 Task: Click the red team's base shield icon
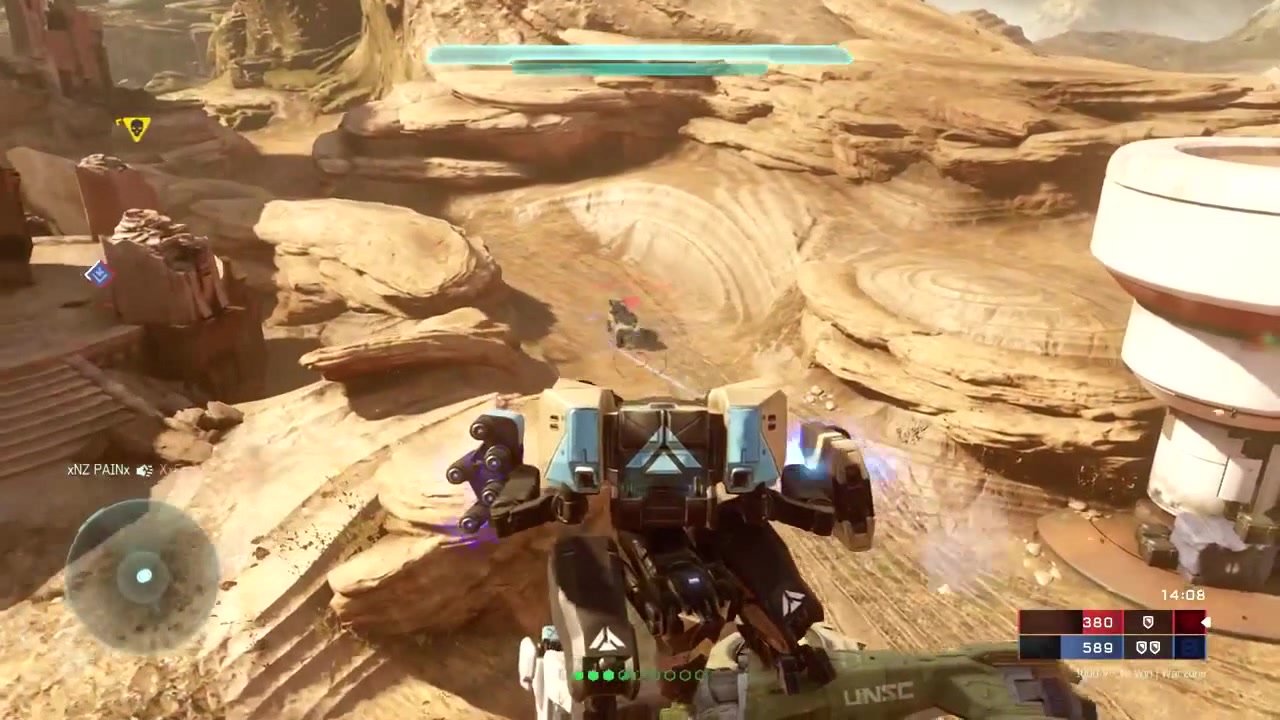click(x=1147, y=622)
